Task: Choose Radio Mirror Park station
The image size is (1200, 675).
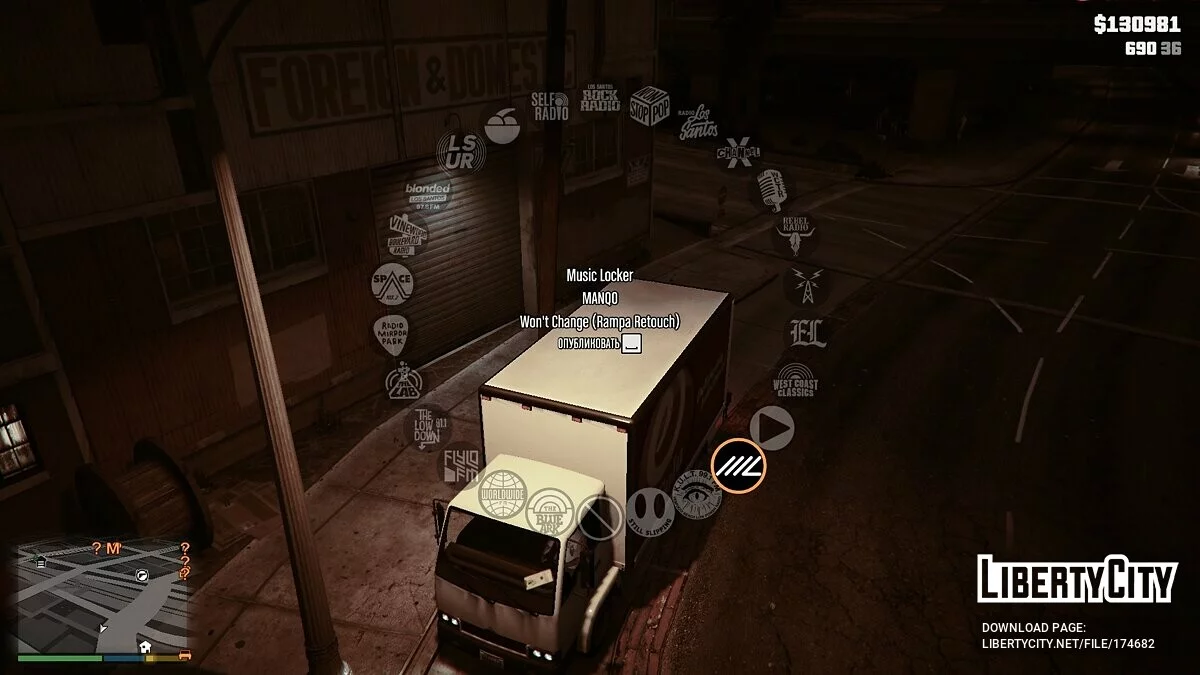Action: pos(391,333)
